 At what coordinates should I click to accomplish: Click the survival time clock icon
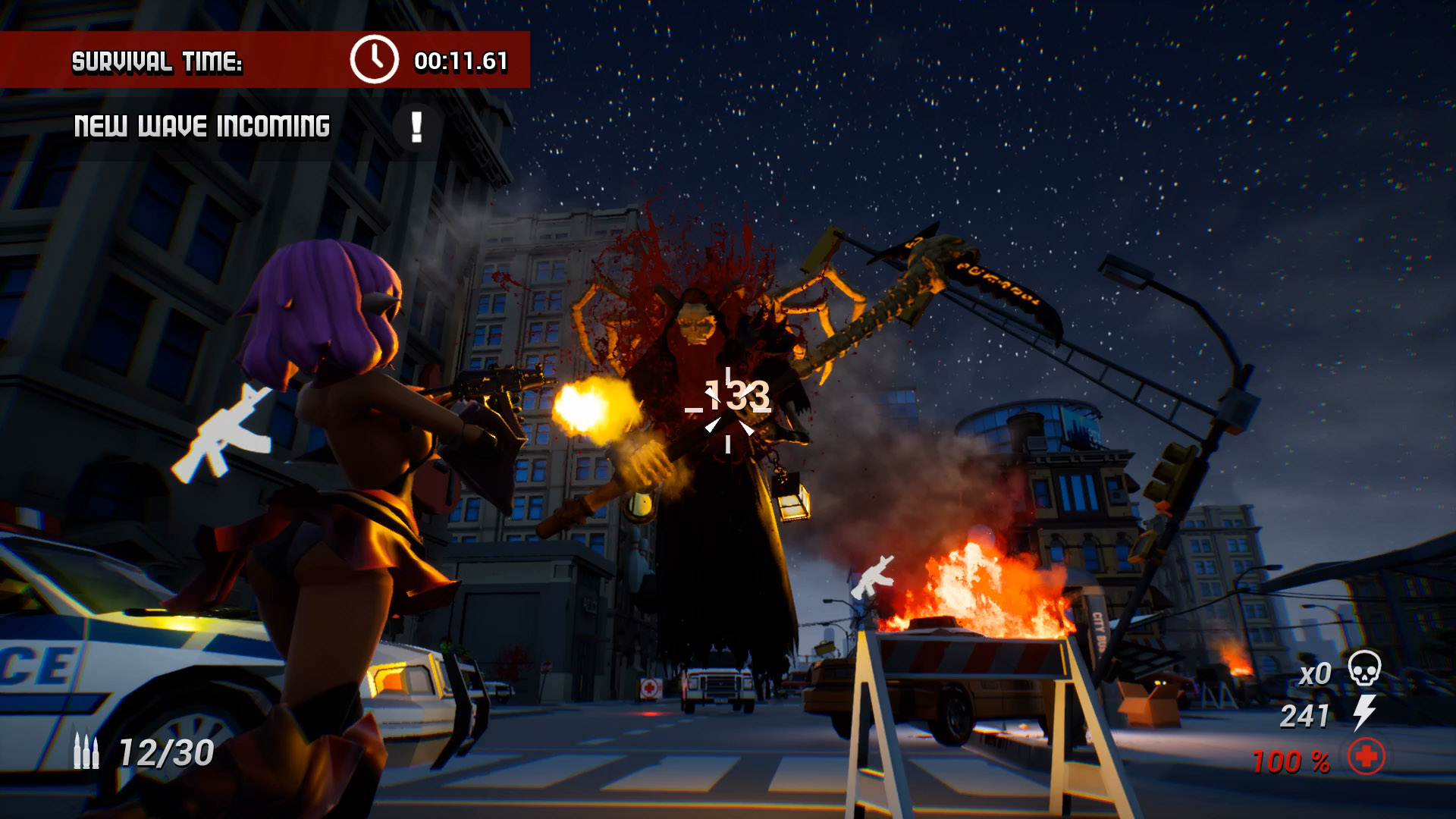pyautogui.click(x=374, y=59)
